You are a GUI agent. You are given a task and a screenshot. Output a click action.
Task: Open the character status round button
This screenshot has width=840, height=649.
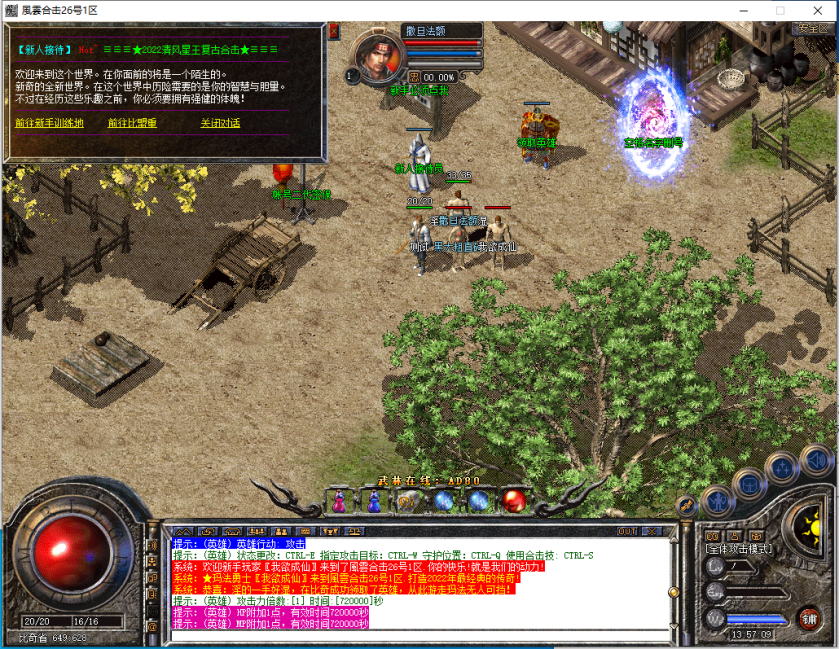pos(718,499)
